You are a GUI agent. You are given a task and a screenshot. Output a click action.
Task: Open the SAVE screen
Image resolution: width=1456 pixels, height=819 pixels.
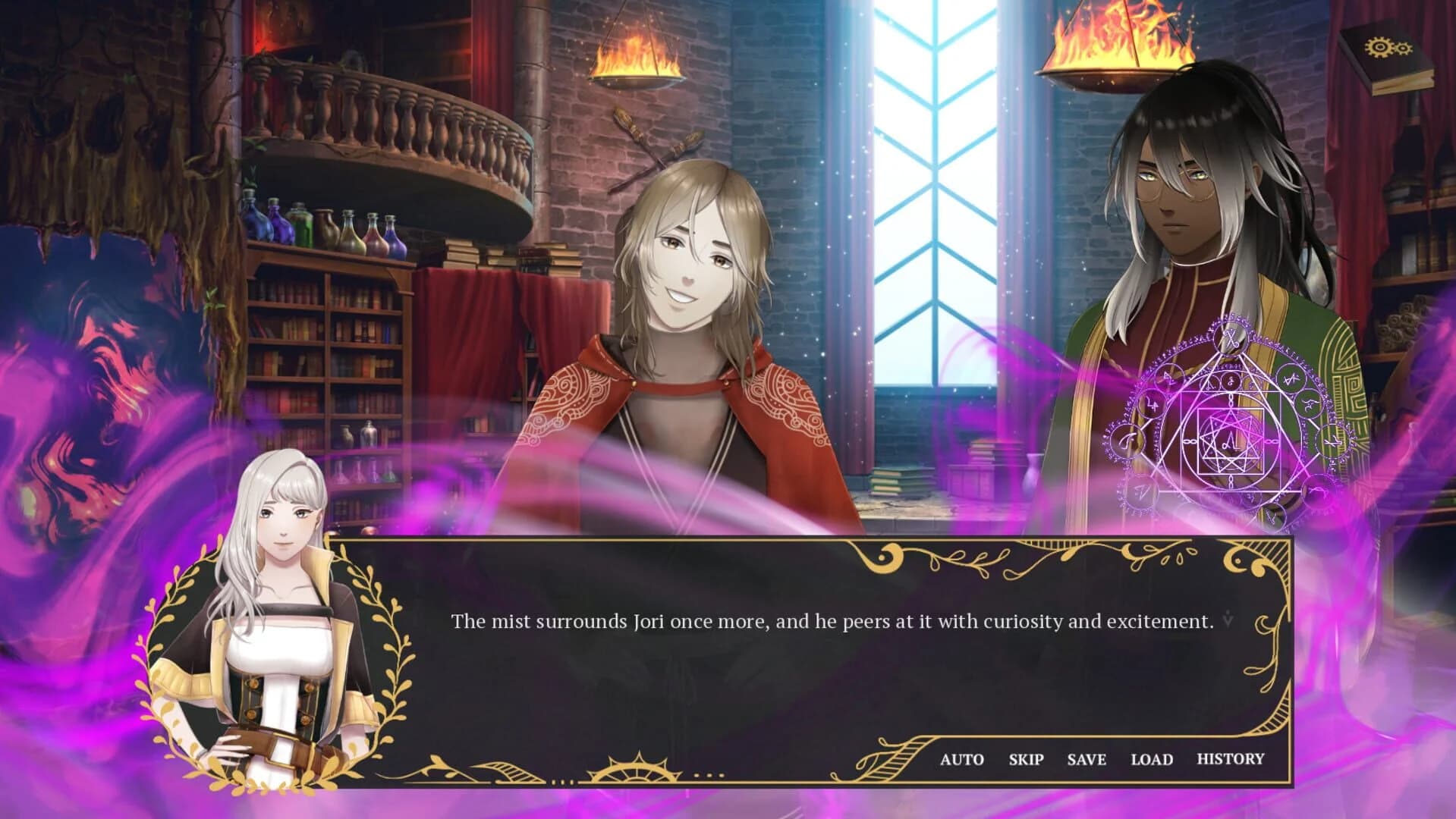pos(1086,758)
